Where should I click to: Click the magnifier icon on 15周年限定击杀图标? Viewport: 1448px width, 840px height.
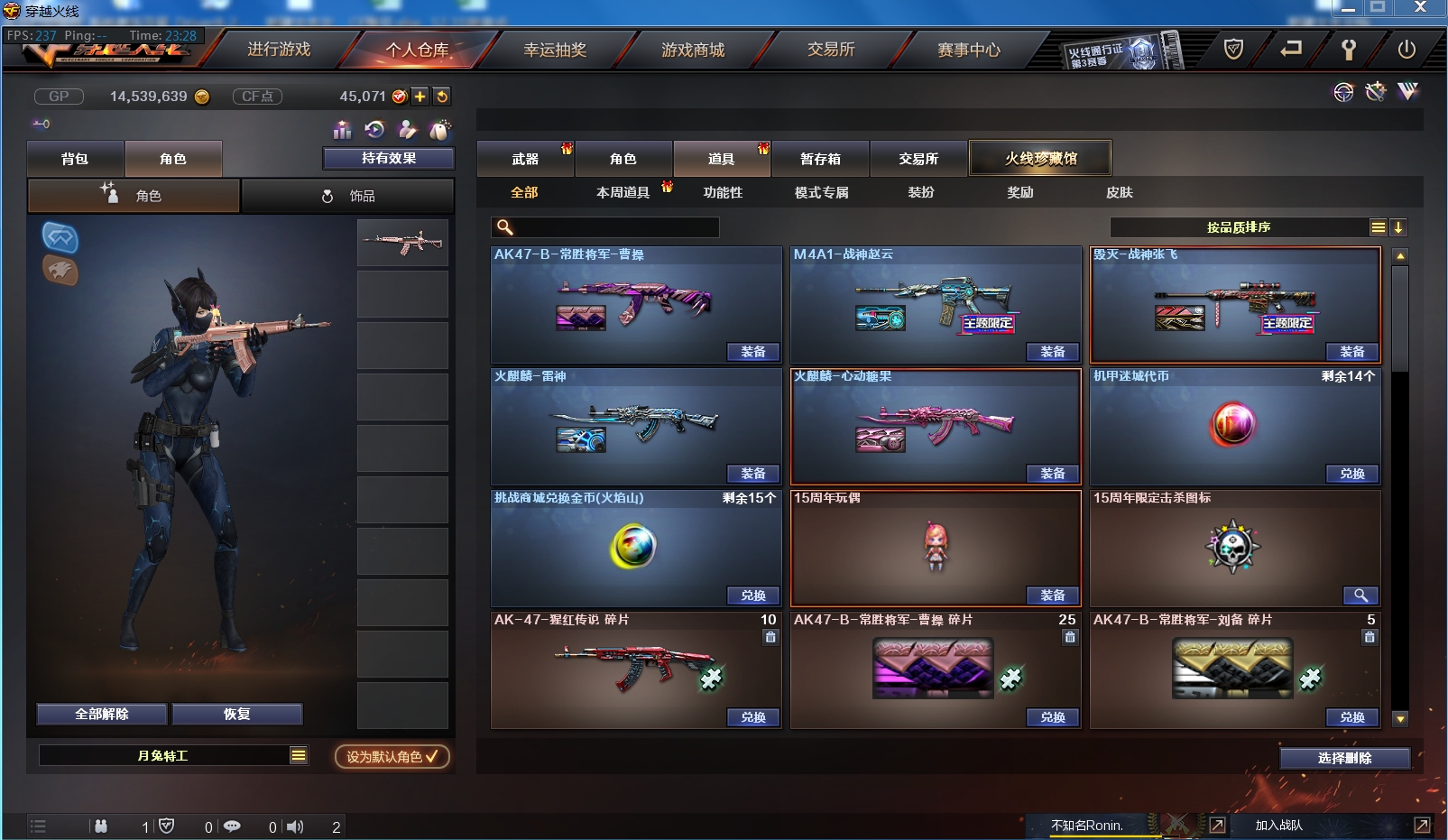click(1362, 595)
